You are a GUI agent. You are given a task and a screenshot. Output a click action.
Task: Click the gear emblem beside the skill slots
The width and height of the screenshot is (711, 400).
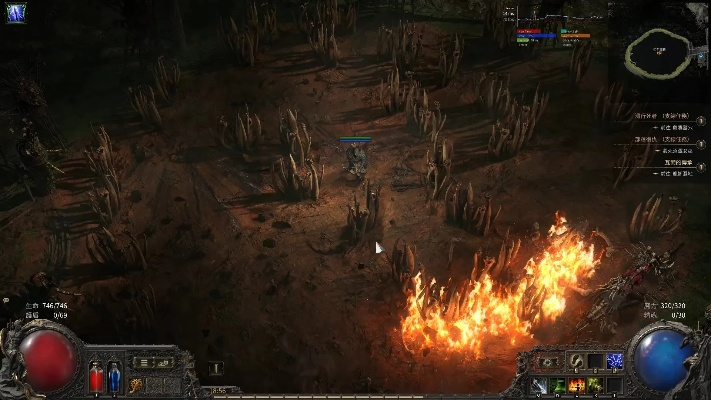click(x=547, y=361)
